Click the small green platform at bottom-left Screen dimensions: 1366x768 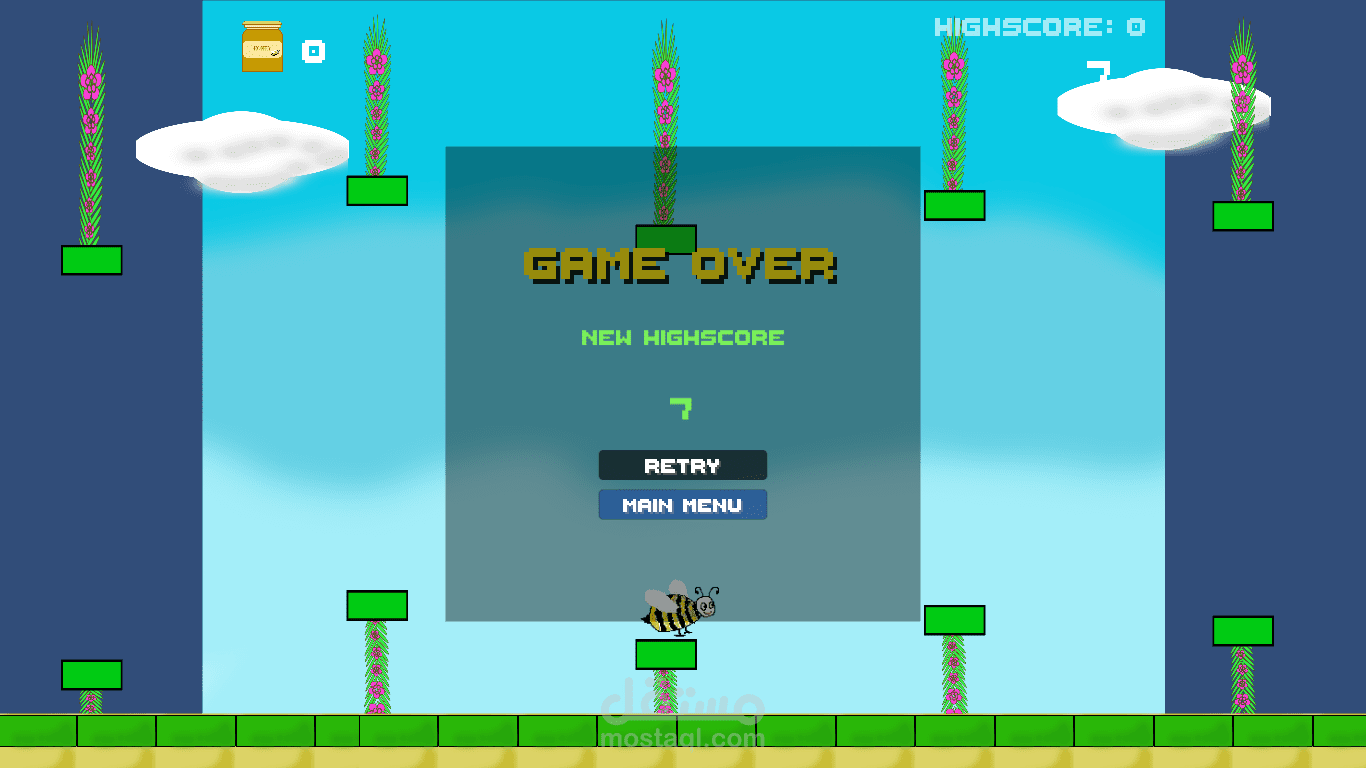pyautogui.click(x=91, y=676)
